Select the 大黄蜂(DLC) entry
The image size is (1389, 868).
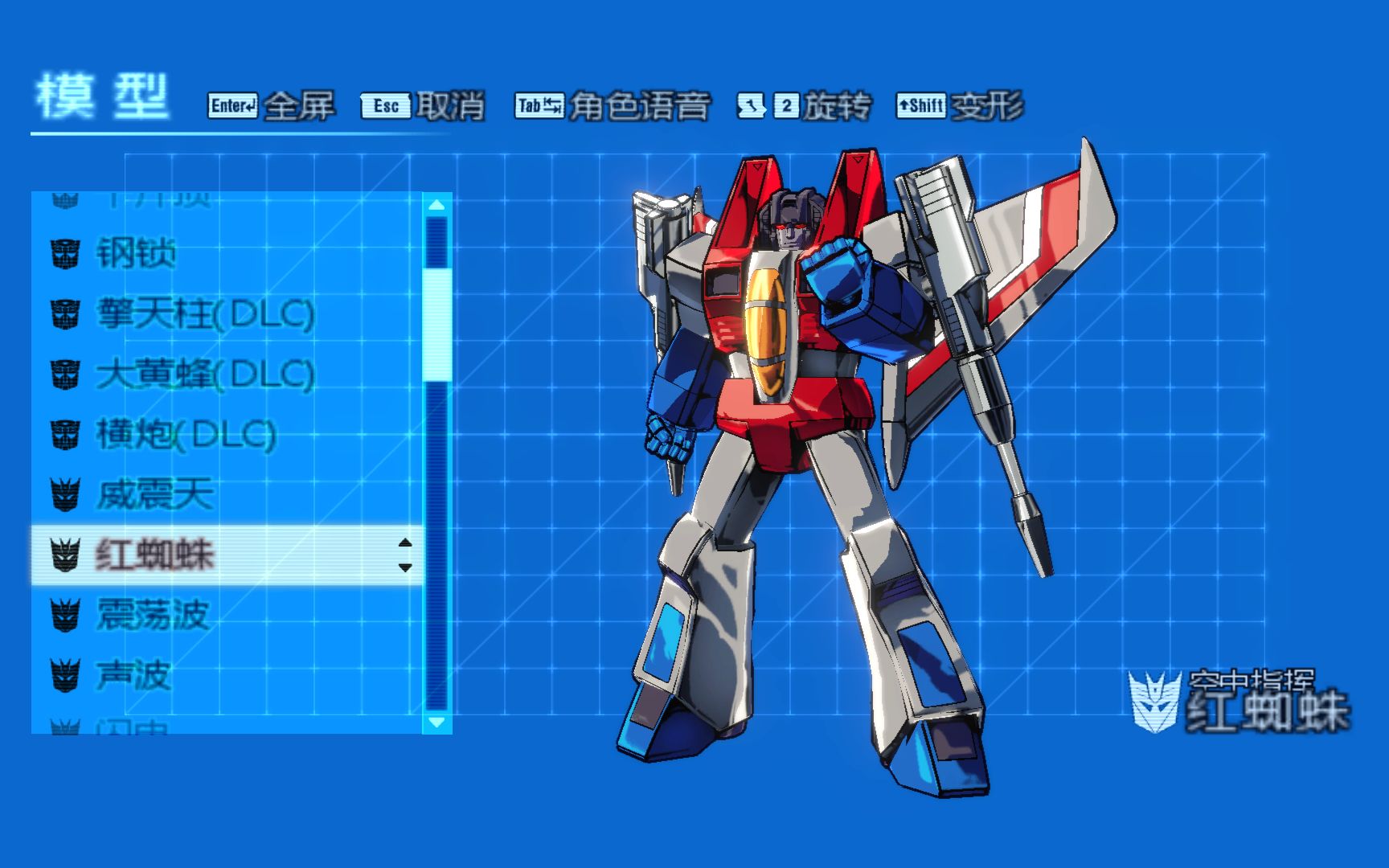205,375
